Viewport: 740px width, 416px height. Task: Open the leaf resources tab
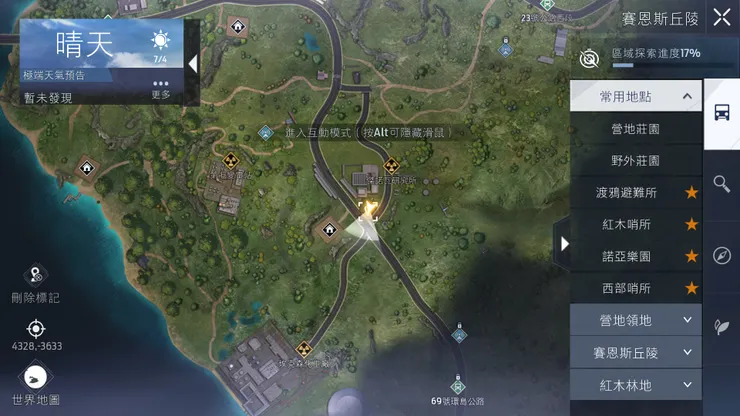click(721, 326)
